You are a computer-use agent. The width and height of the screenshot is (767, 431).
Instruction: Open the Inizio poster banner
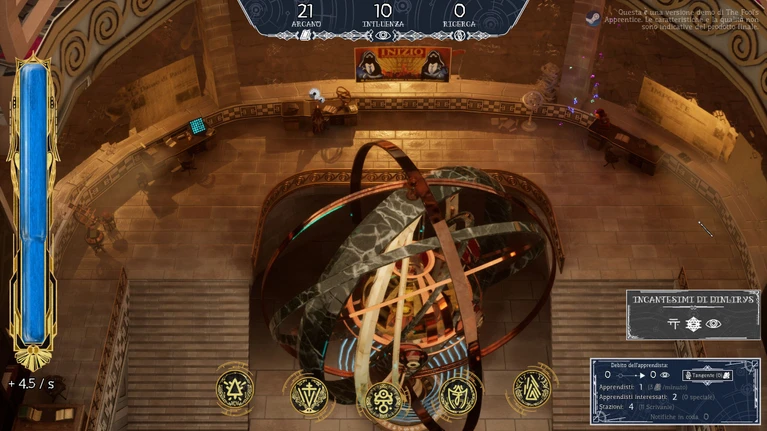tap(402, 64)
